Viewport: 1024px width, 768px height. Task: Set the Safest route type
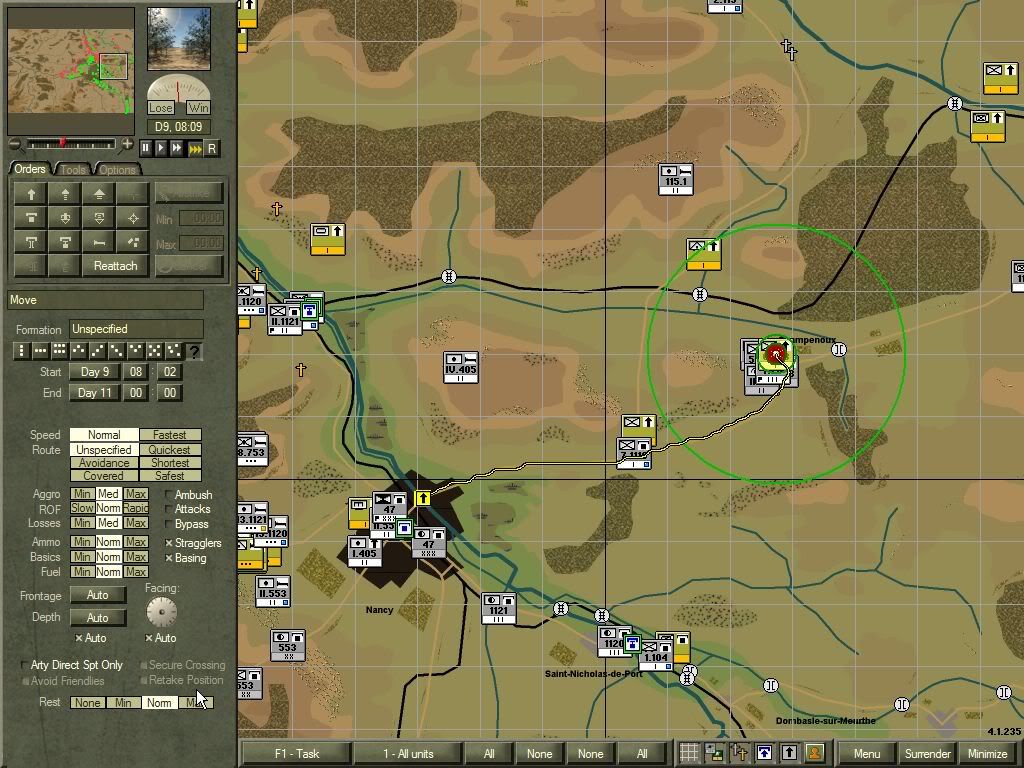[170, 476]
